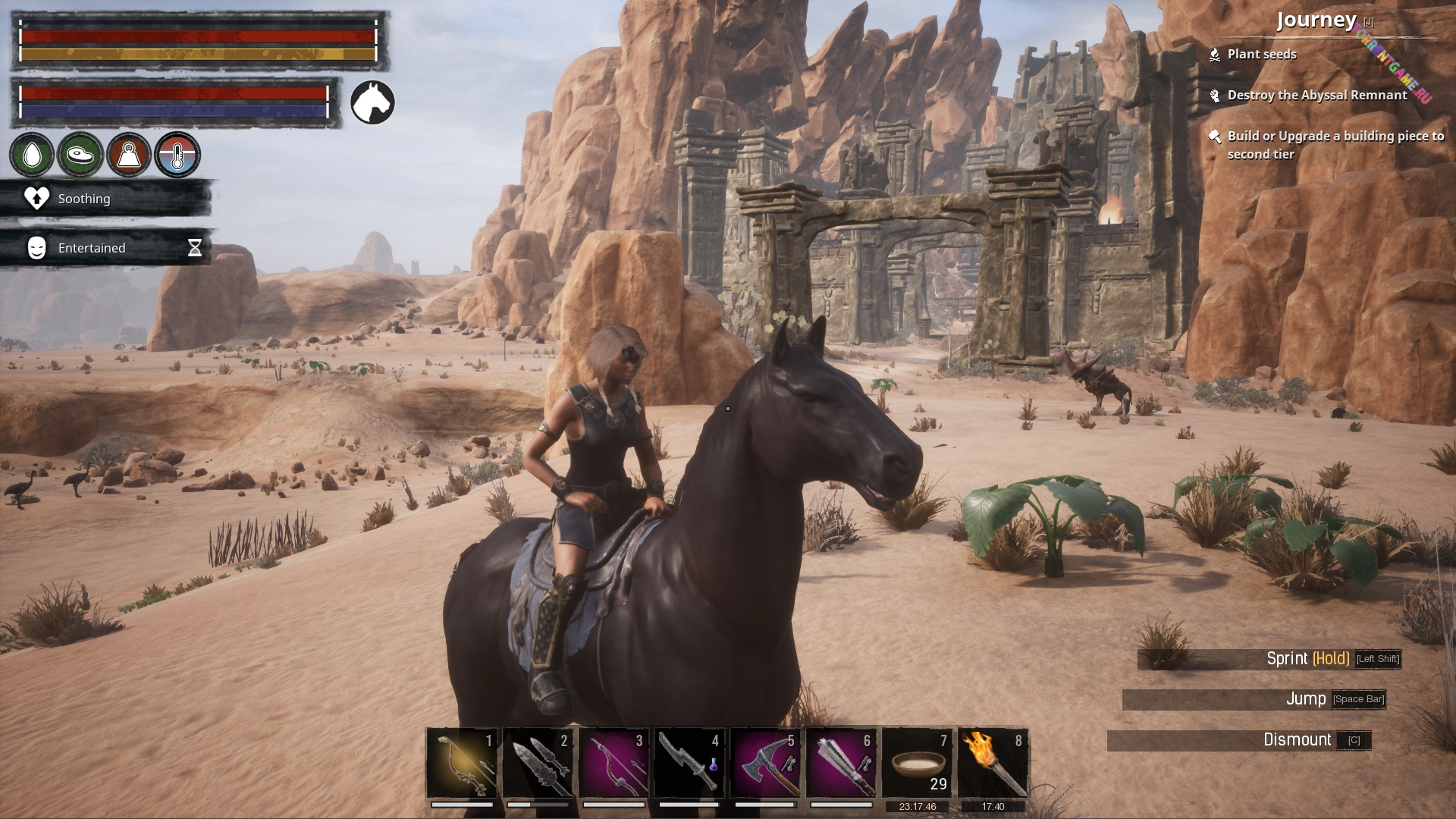
Task: Use the bowl of food stacked 29
Action: coord(917,762)
